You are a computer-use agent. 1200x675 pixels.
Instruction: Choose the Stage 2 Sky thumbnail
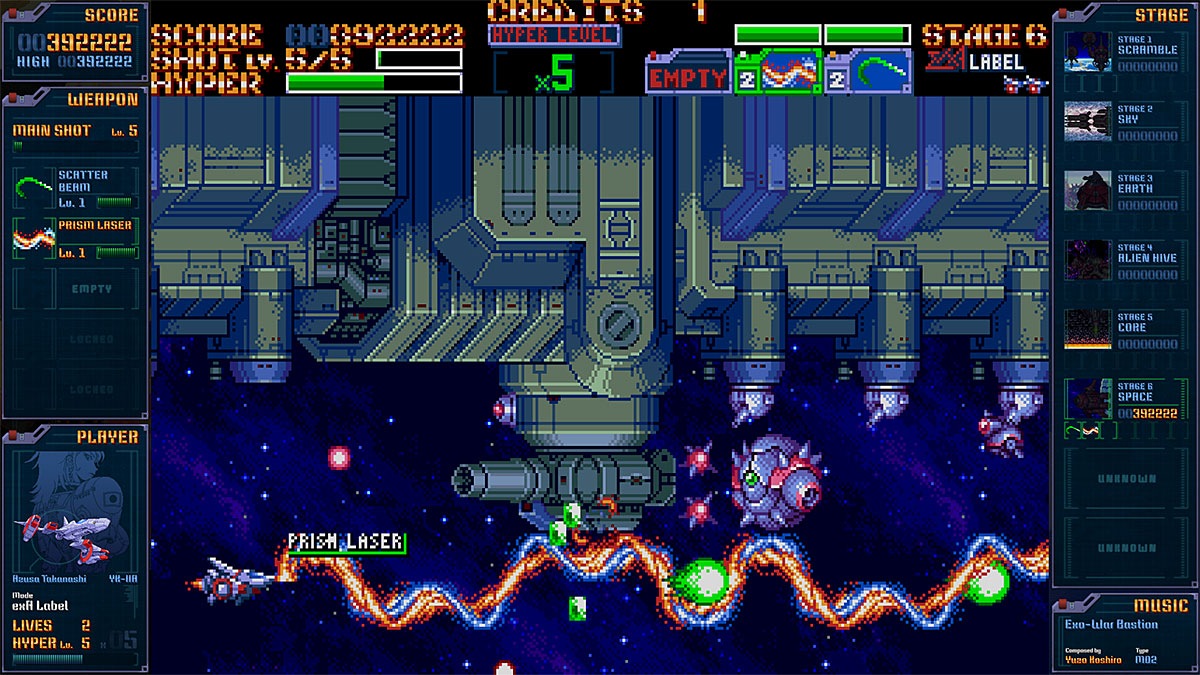tap(1088, 121)
